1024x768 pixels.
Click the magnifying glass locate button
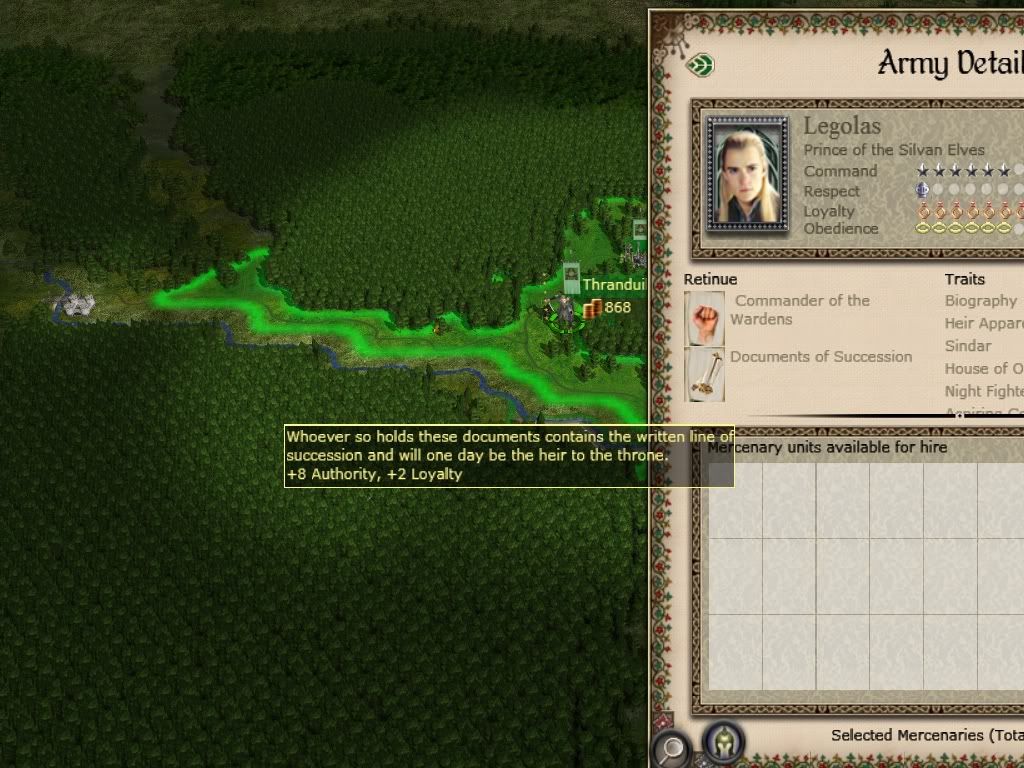click(x=670, y=747)
